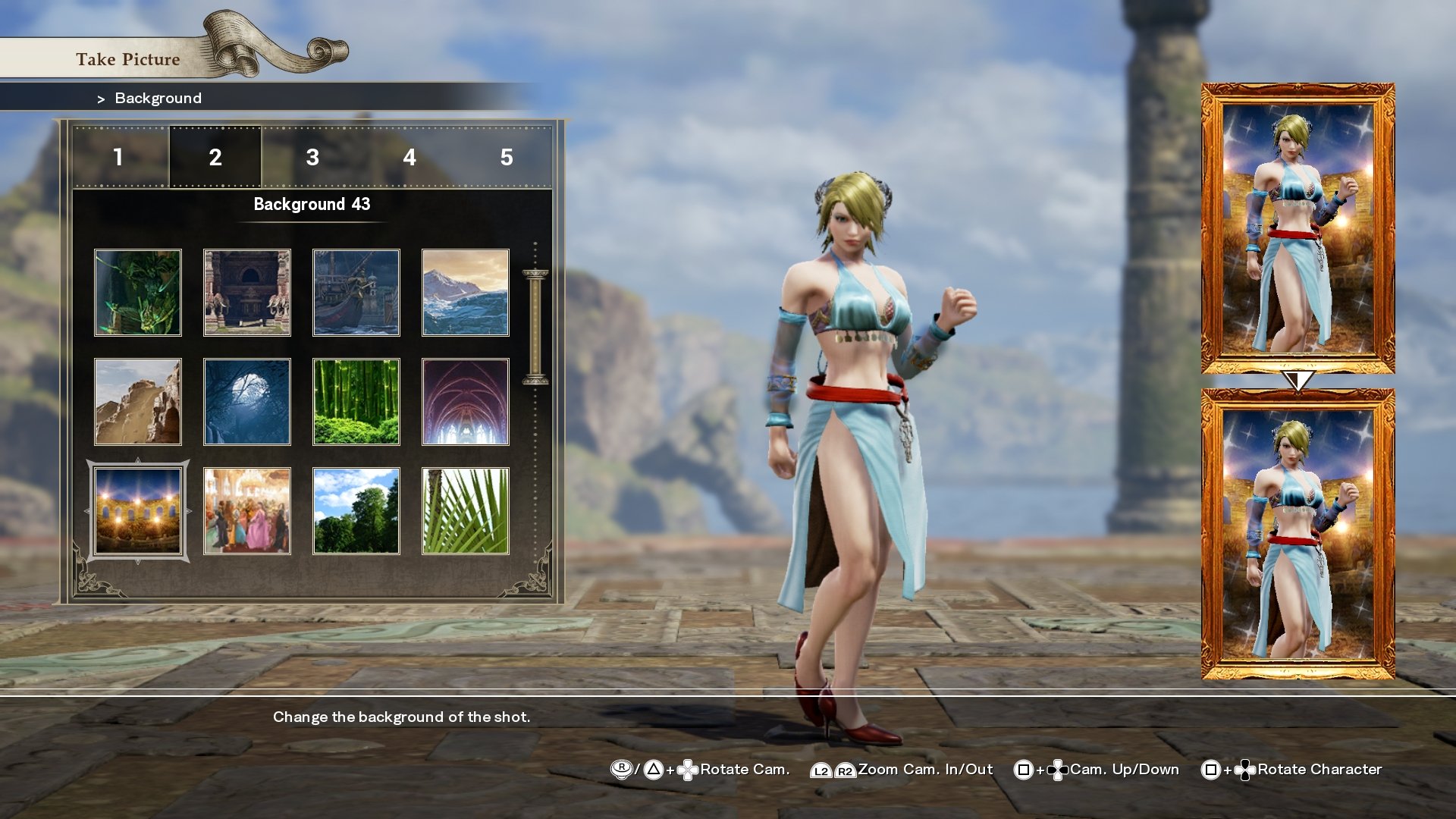
Task: Select the palm leaf background
Action: 465,510
